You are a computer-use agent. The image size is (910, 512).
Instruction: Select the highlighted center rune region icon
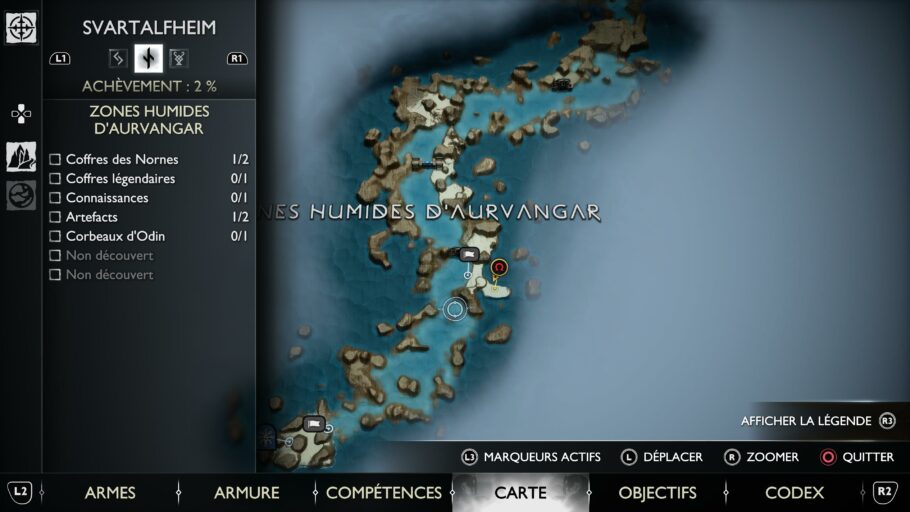148,58
